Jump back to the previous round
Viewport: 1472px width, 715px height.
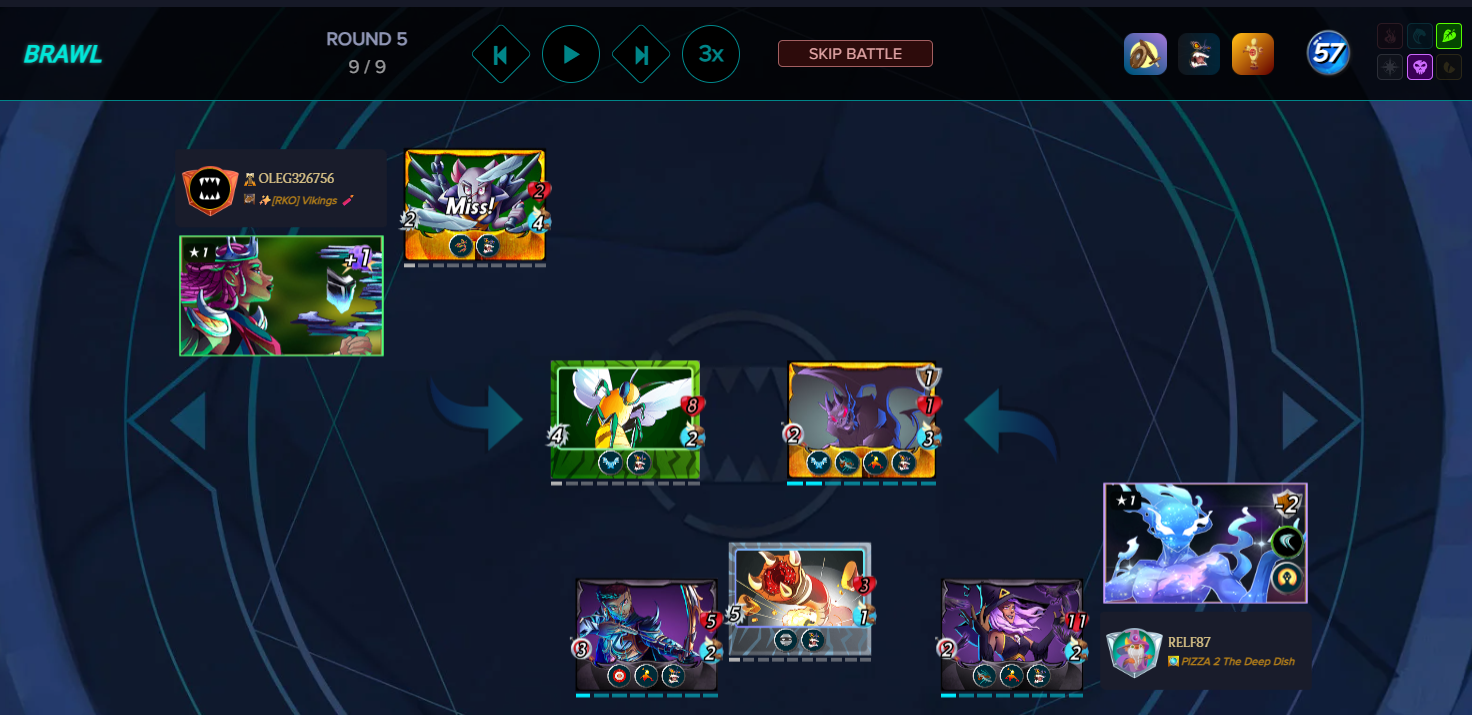(x=500, y=54)
